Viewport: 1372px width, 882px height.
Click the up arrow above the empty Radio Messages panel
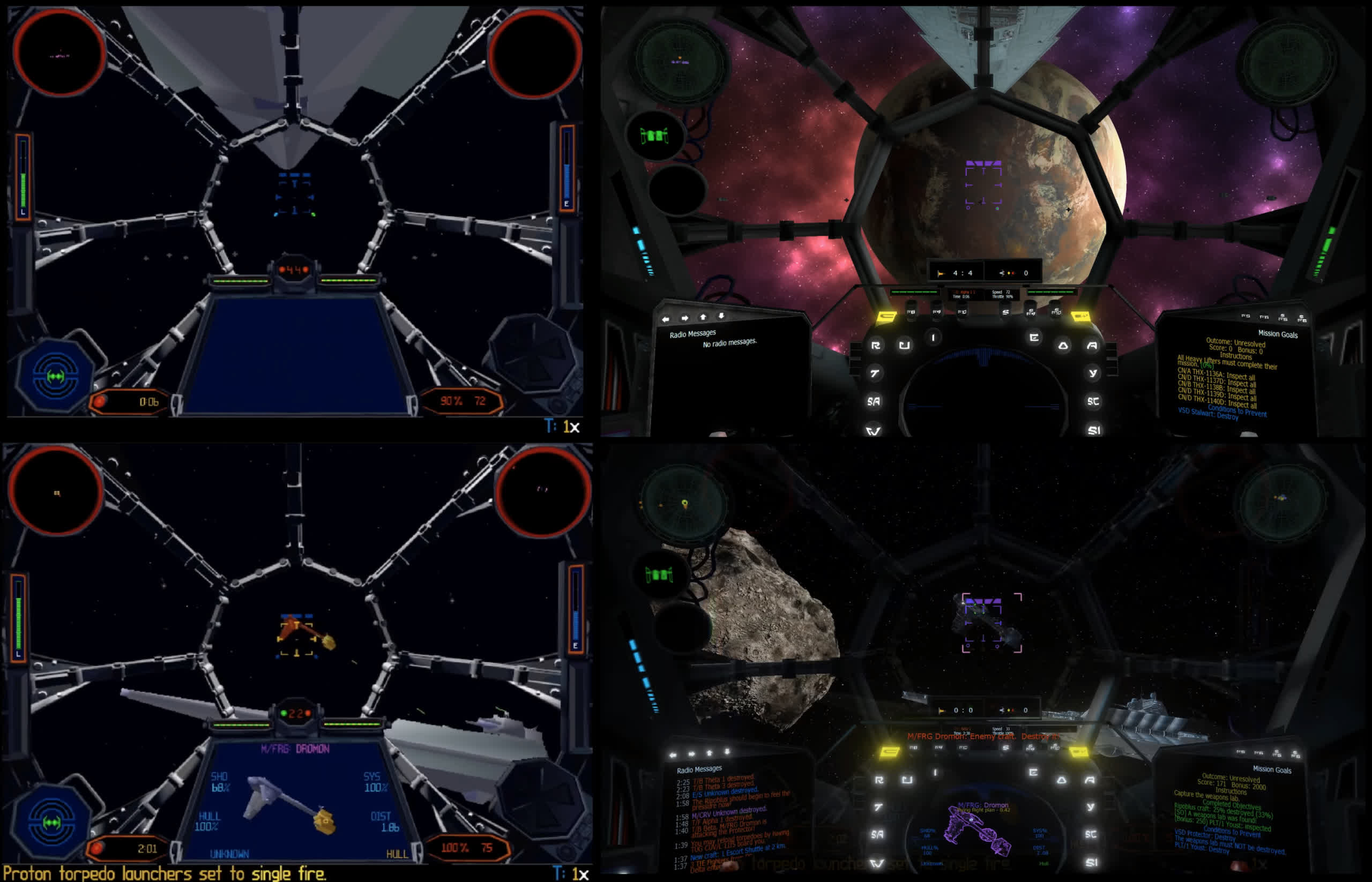pos(703,317)
